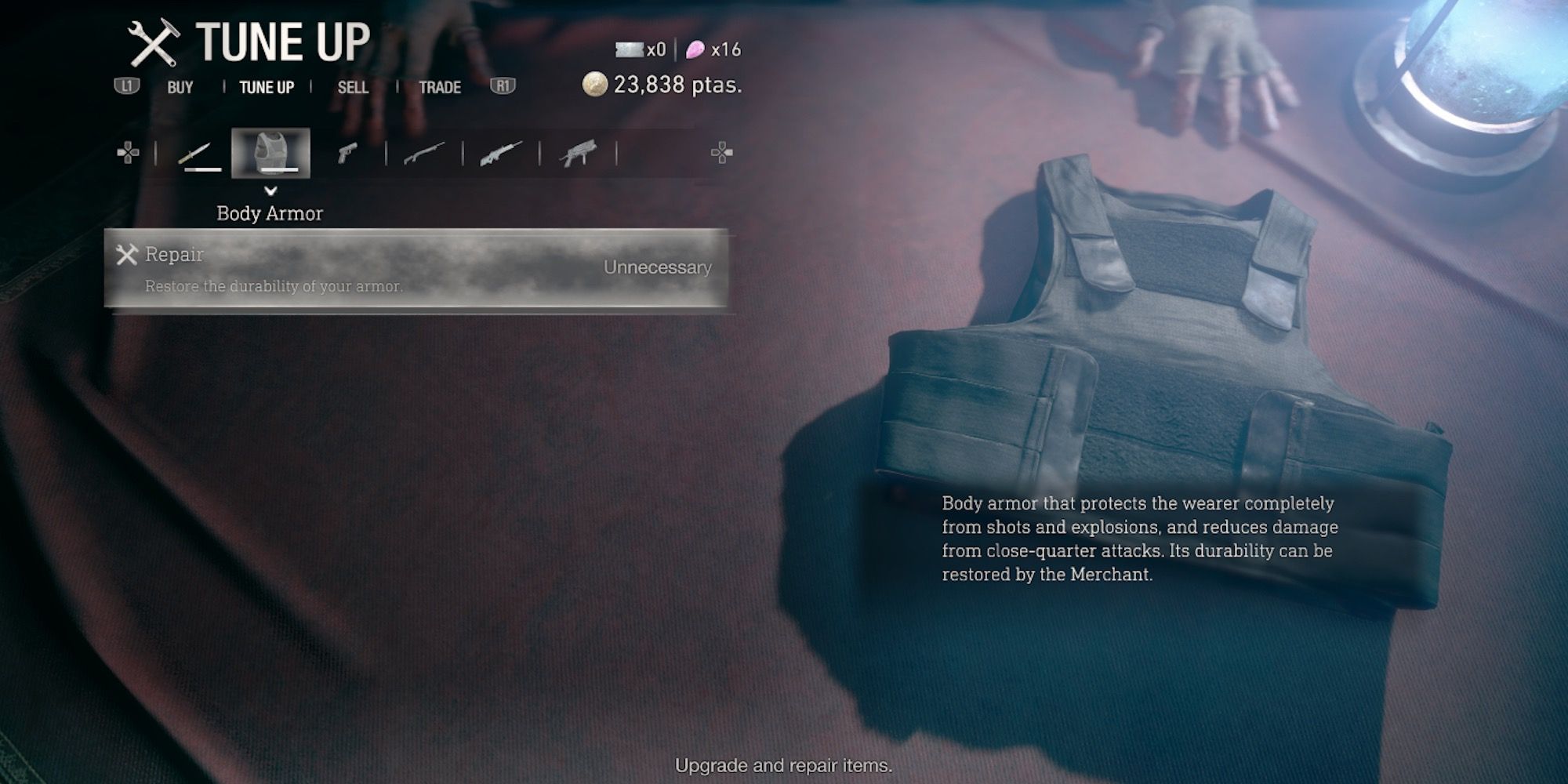
Task: Switch to the BUY tab
Action: (180, 87)
